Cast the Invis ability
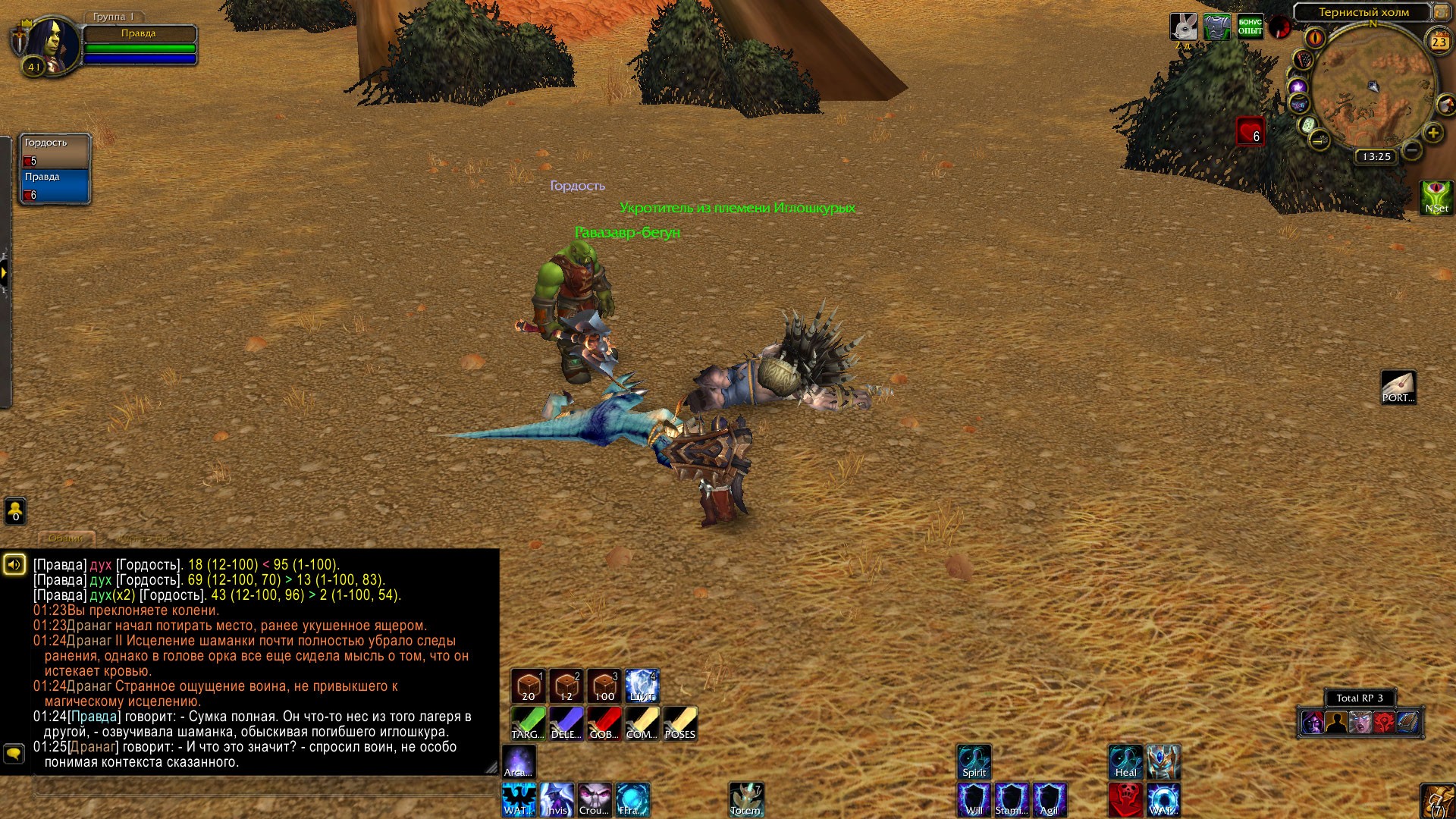This screenshot has height=819, width=1456. pyautogui.click(x=557, y=800)
